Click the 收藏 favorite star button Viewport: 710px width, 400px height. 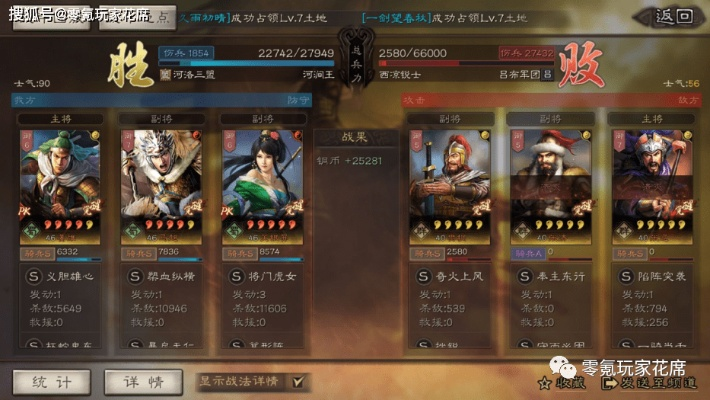click(558, 382)
